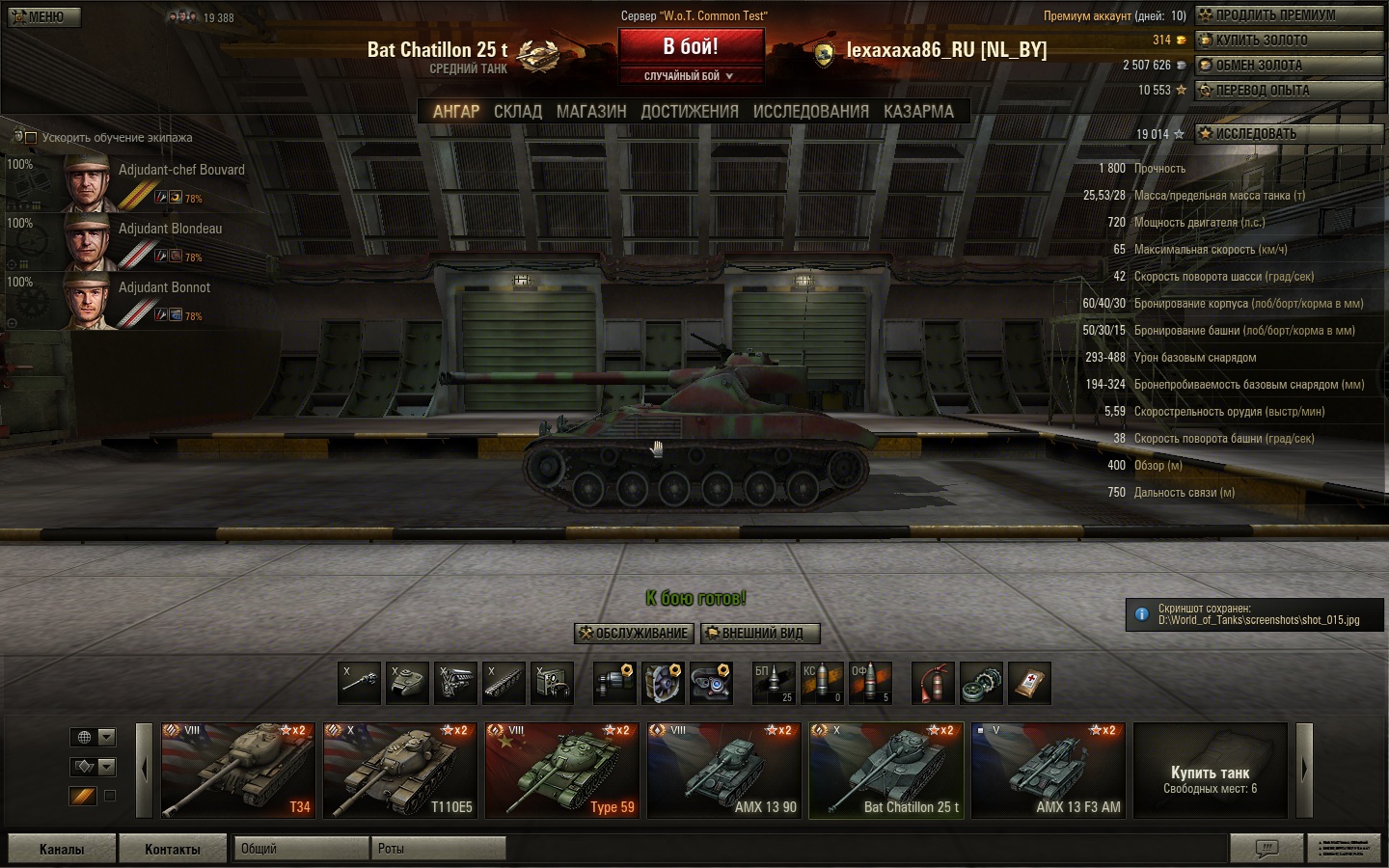Select the Type 59 tank in carousel

click(561, 771)
